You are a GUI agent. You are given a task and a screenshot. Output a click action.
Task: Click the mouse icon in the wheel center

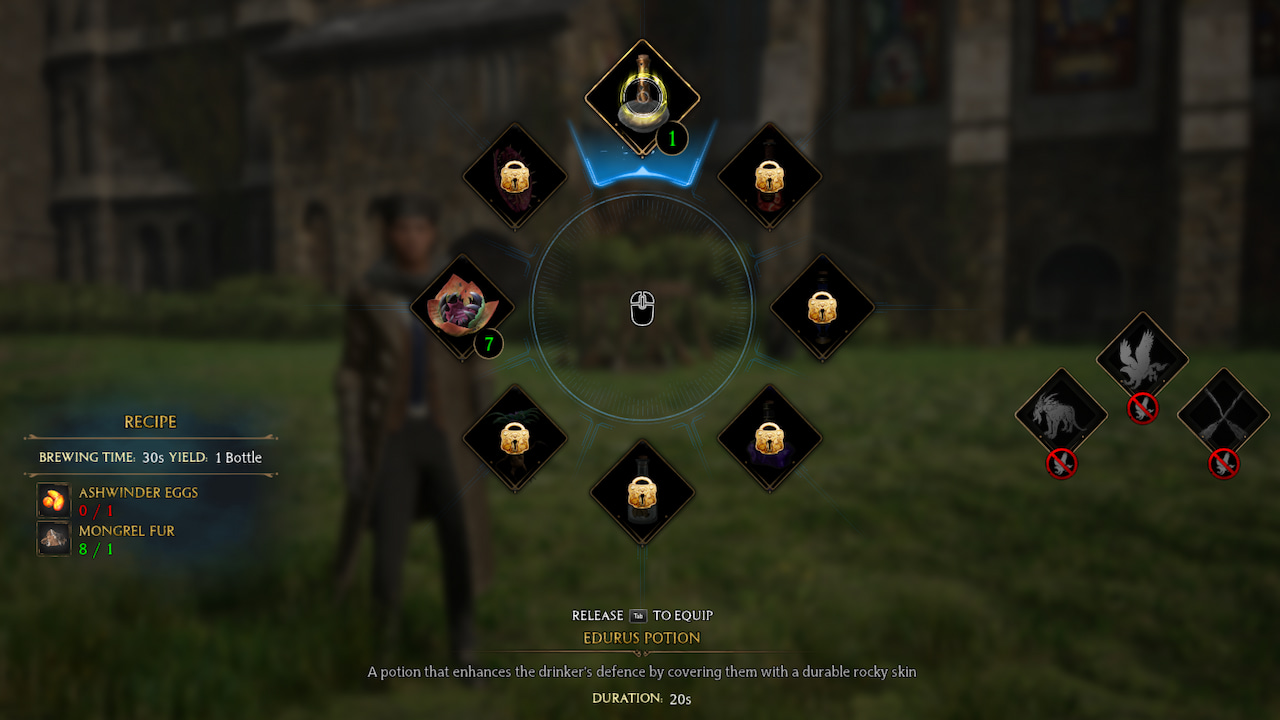click(x=641, y=307)
